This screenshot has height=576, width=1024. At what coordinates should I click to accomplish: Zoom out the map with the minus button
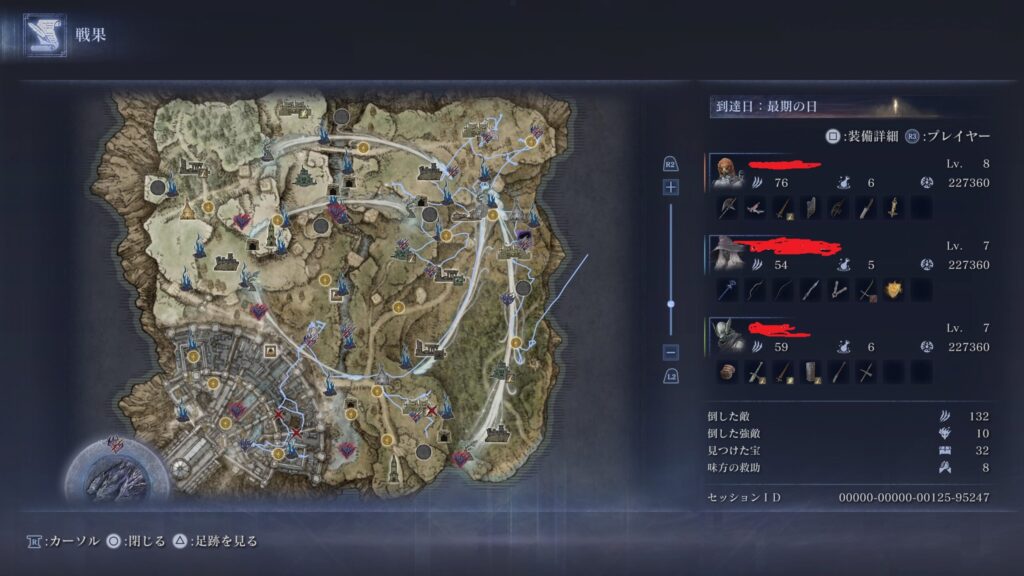point(670,352)
